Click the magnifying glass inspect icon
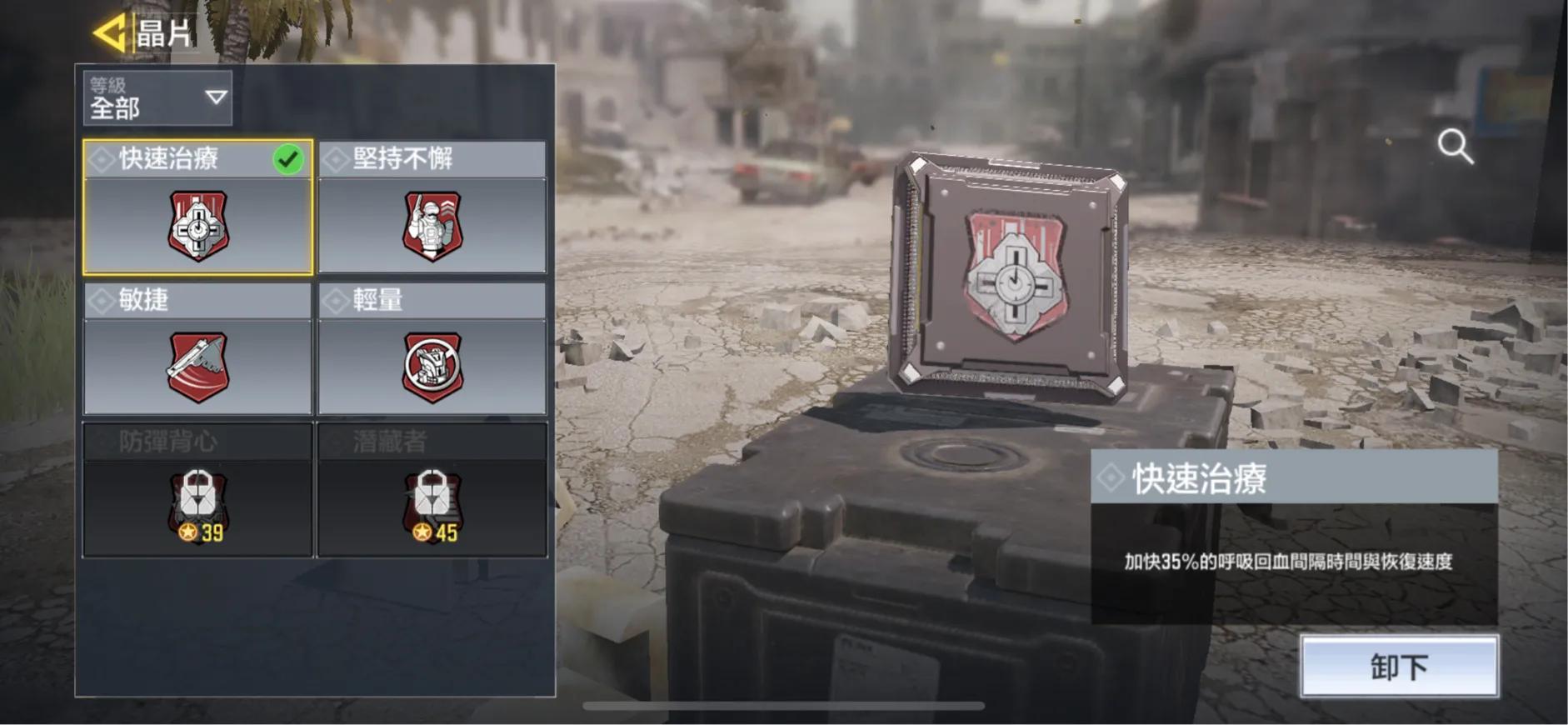 point(1455,147)
